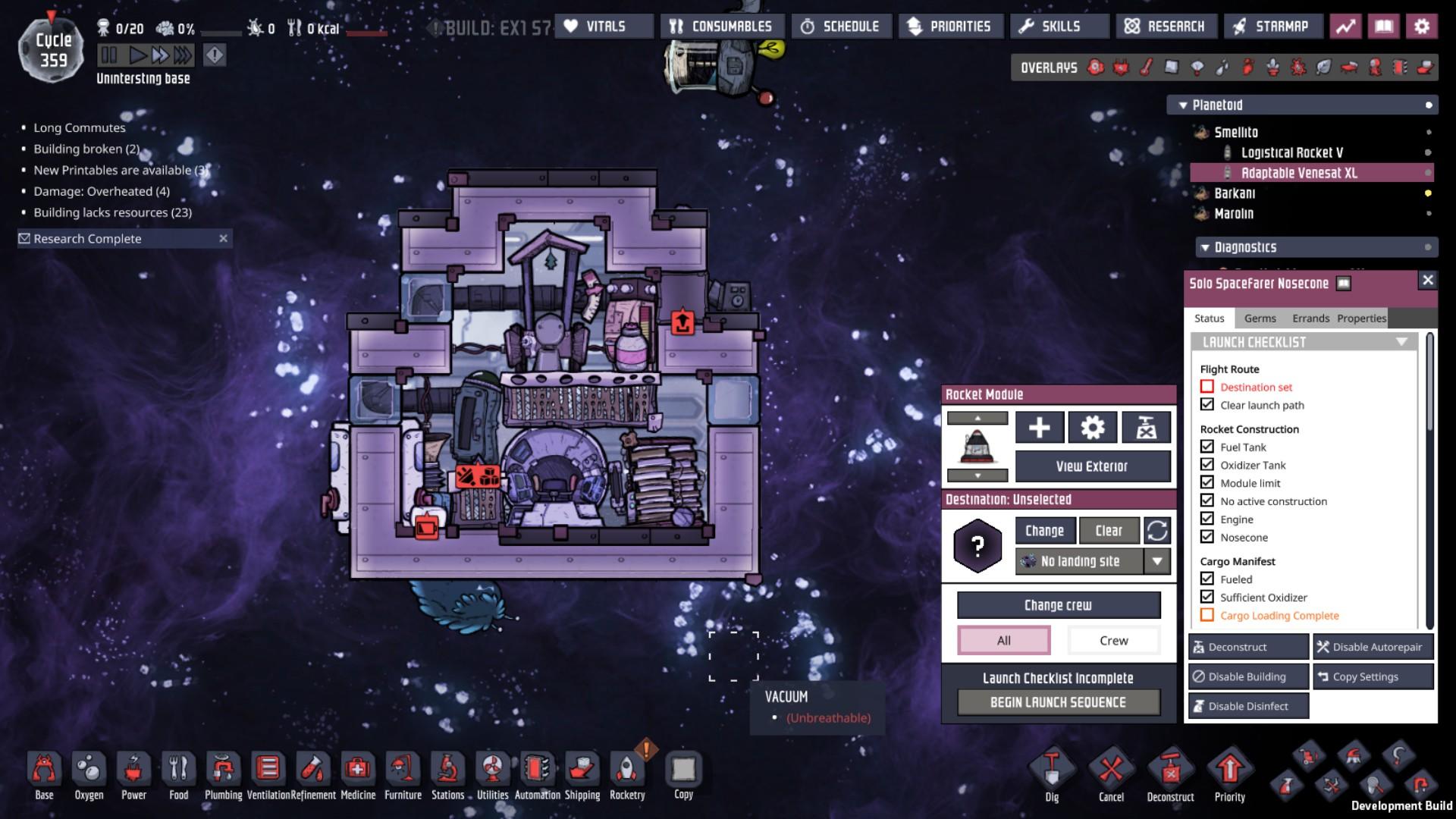The height and width of the screenshot is (819, 1456).
Task: Click Copy Settings button
Action: click(x=1373, y=676)
